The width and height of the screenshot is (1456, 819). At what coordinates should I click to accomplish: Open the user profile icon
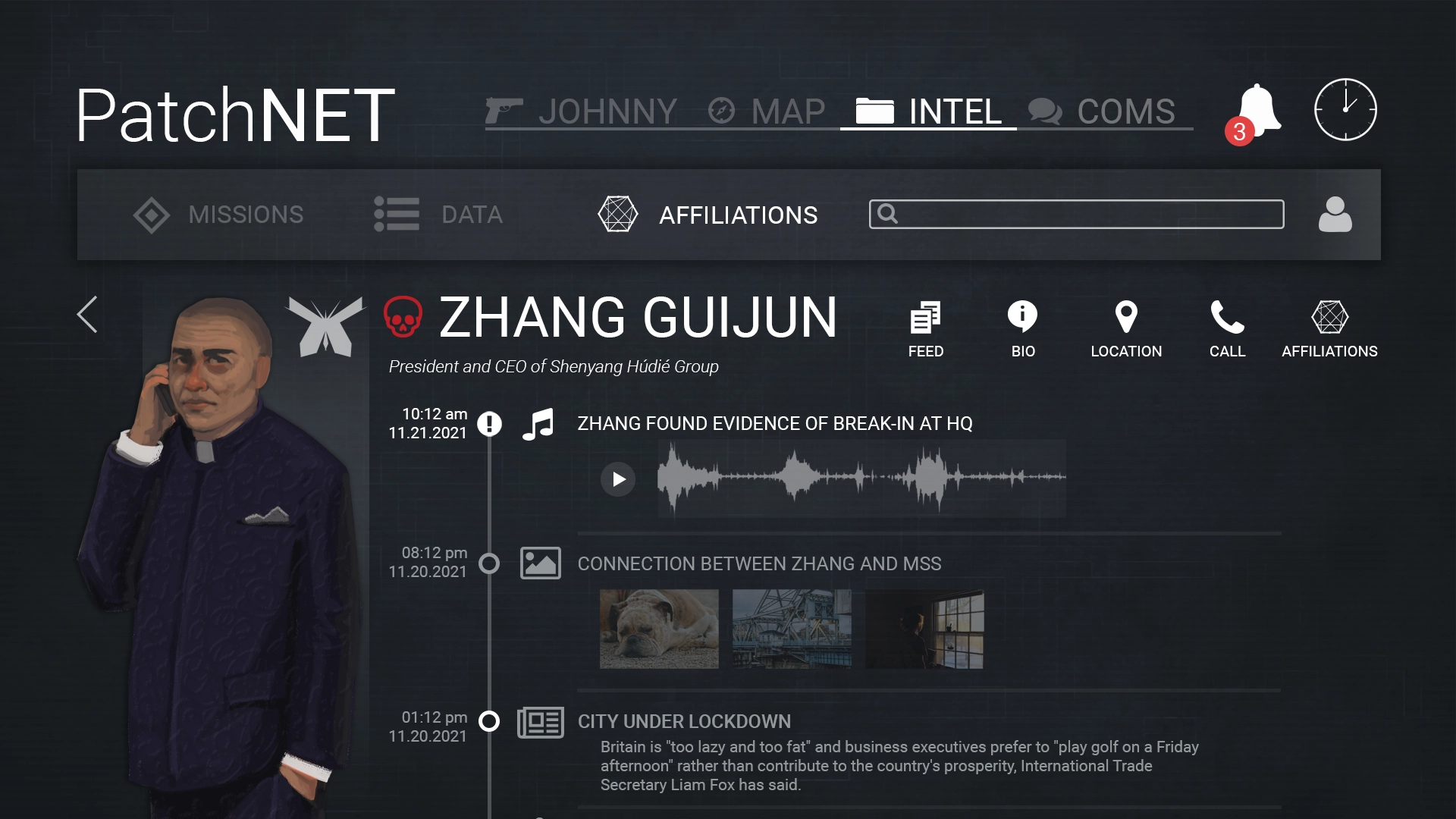[x=1335, y=215]
